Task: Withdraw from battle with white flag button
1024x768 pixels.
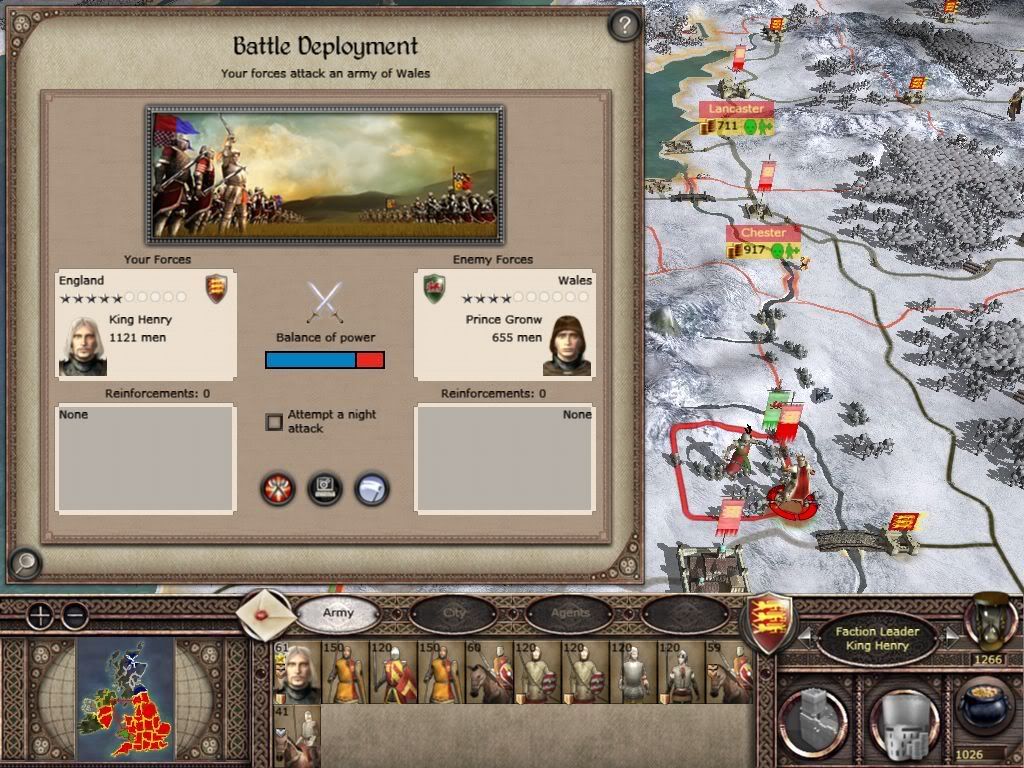Action: [371, 489]
